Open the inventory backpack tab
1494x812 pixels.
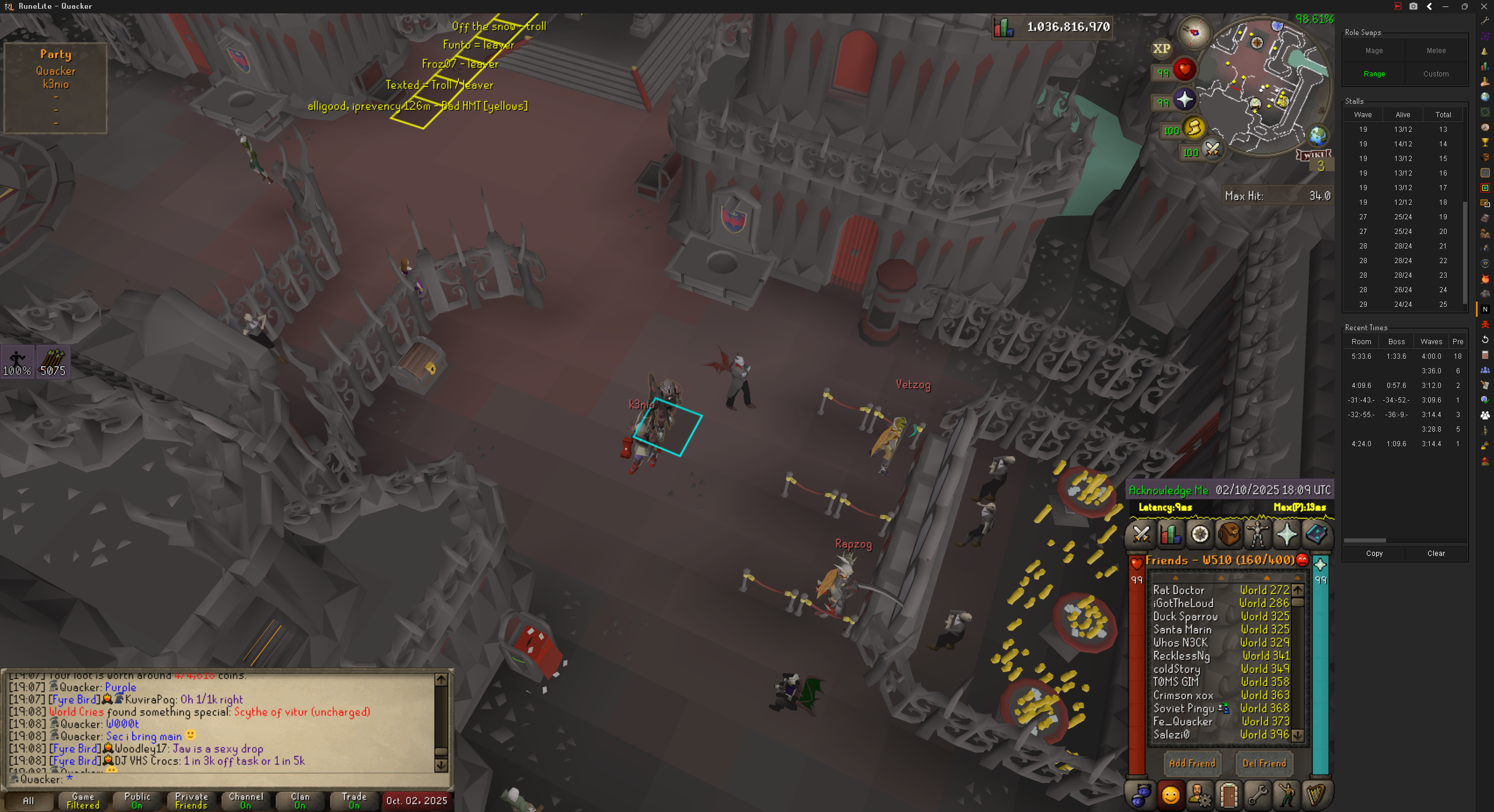[1229, 534]
